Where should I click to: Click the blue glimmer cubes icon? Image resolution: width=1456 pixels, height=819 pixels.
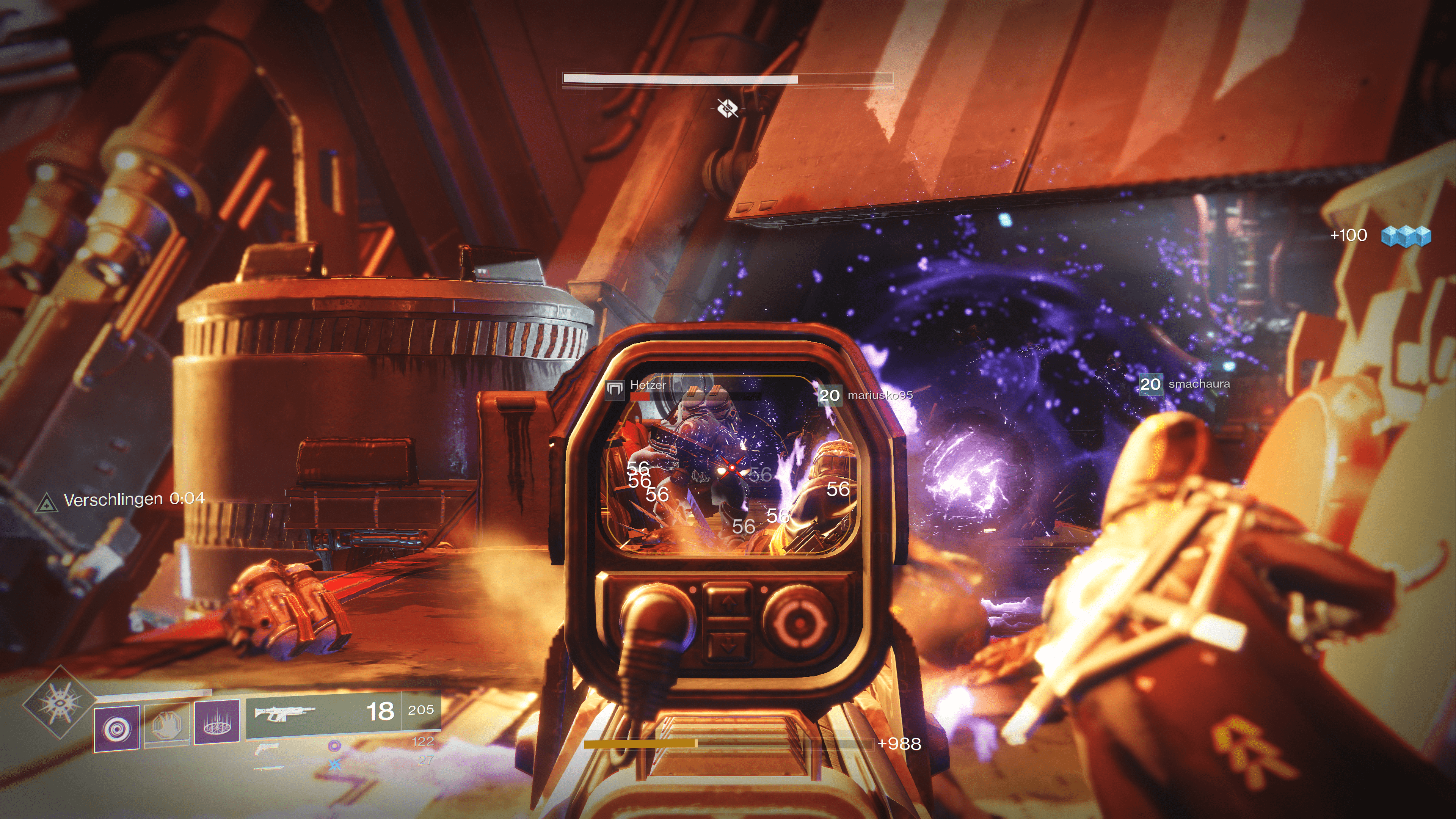pos(1406,236)
